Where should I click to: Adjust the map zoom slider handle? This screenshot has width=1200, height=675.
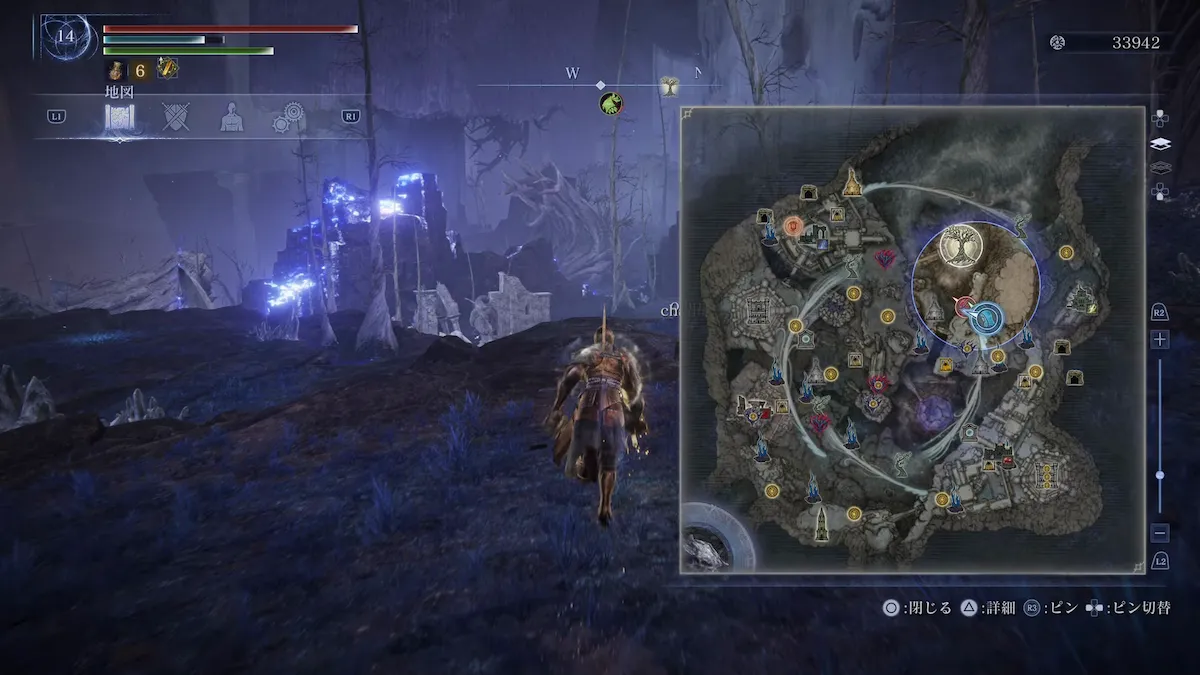(1160, 475)
